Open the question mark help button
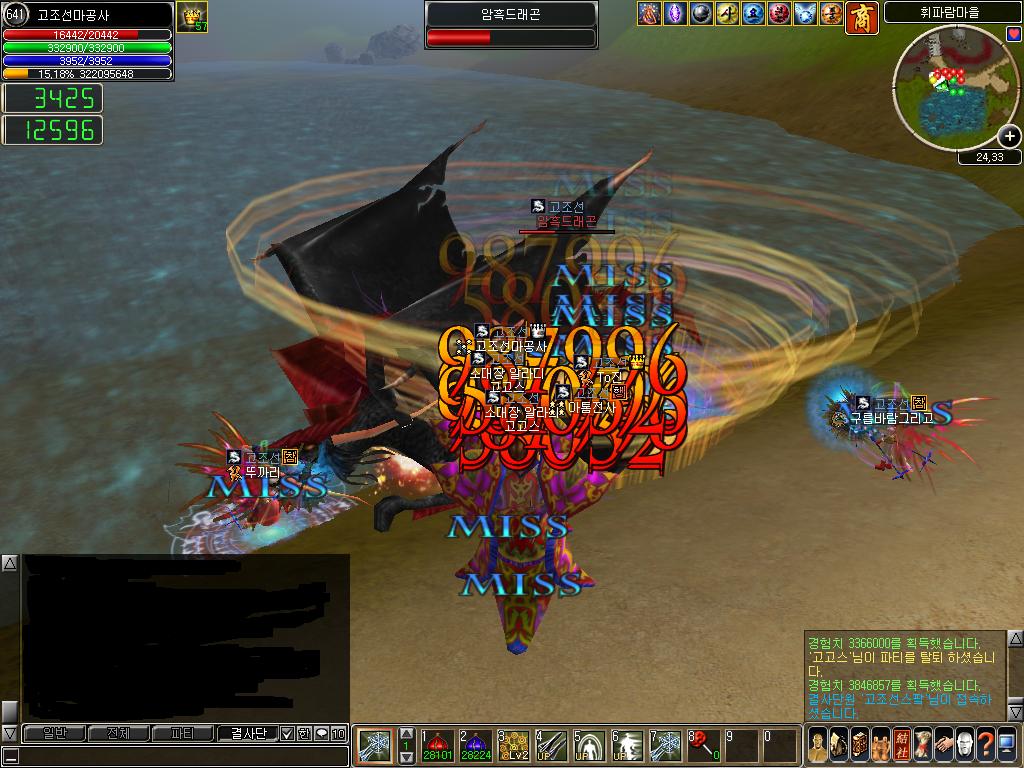This screenshot has width=1024, height=768. (984, 744)
